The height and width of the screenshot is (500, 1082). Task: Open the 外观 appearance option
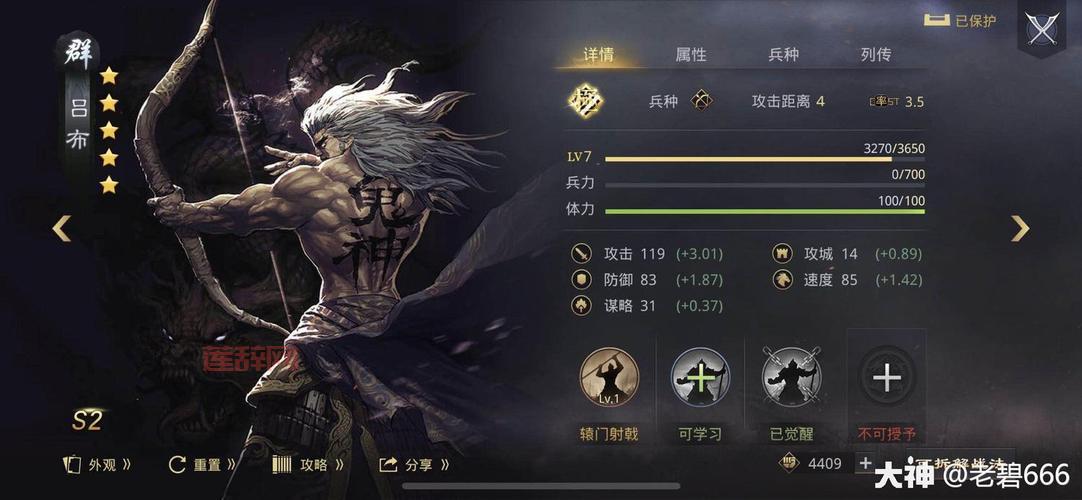[97, 464]
